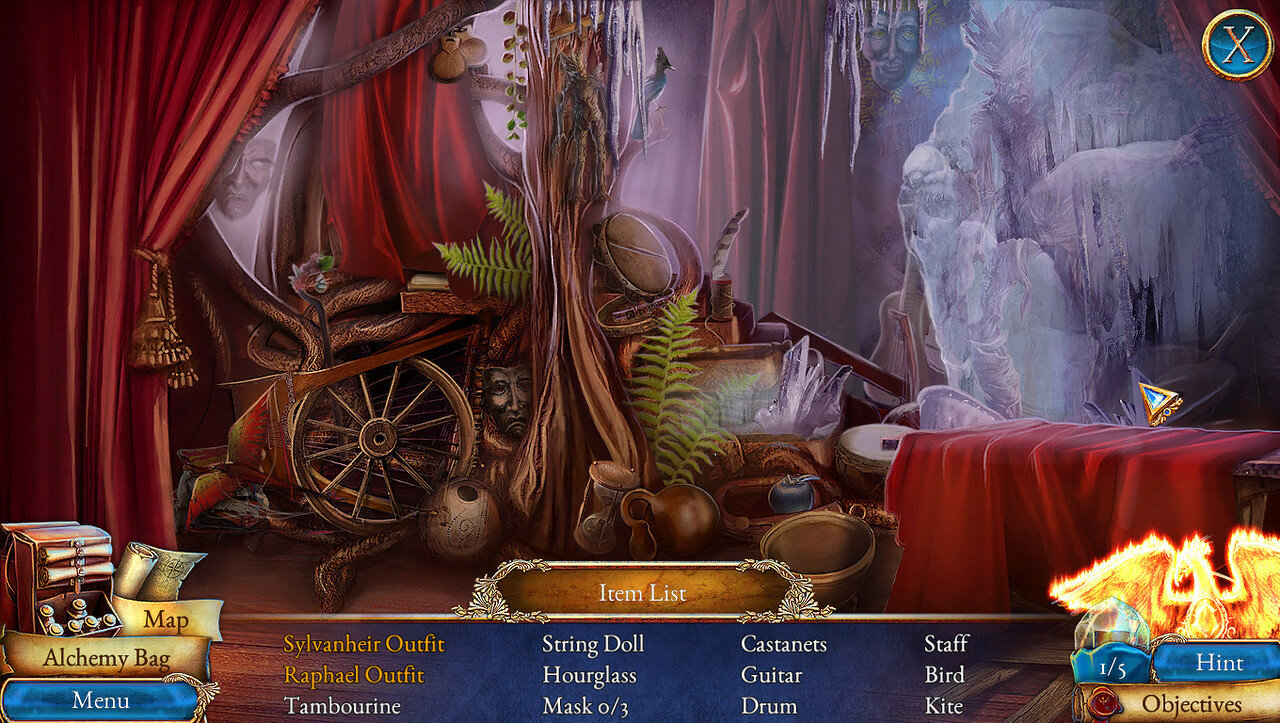Select Drum in the item list
The height and width of the screenshot is (723, 1280).
tap(768, 706)
